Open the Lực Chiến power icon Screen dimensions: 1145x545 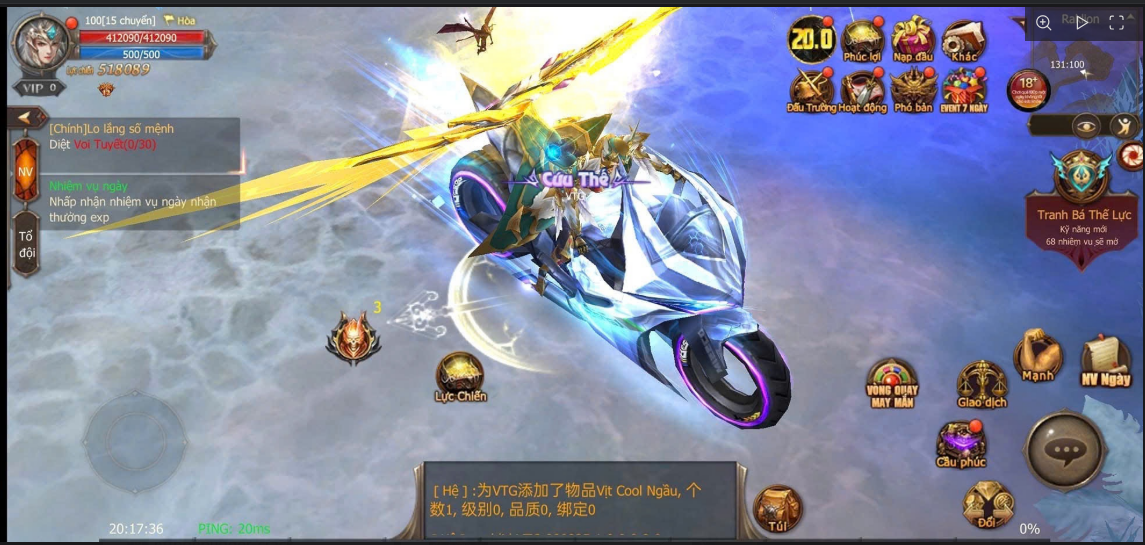point(460,376)
